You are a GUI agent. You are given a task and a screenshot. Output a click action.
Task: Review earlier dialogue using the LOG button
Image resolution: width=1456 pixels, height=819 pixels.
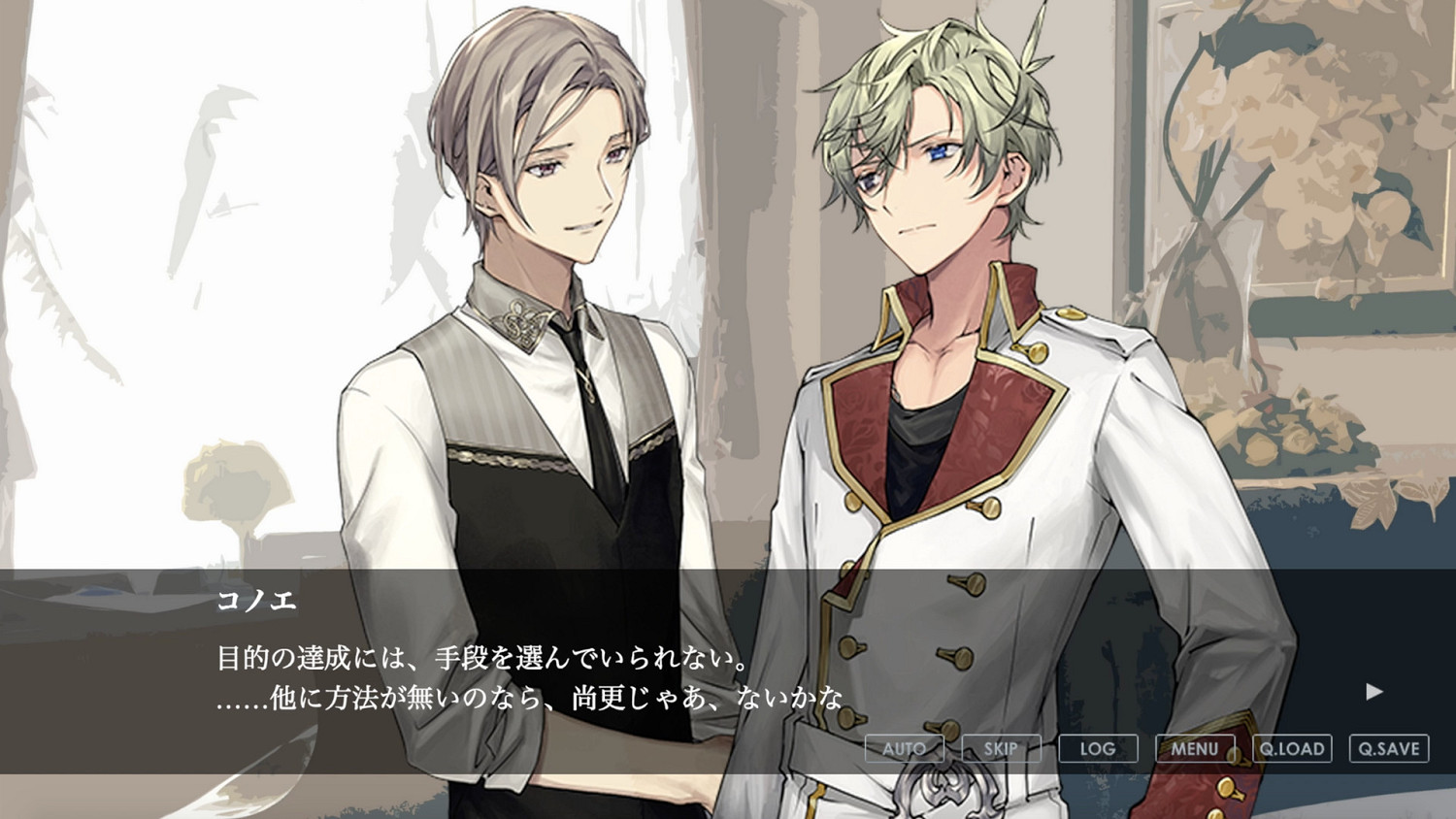(x=1096, y=748)
